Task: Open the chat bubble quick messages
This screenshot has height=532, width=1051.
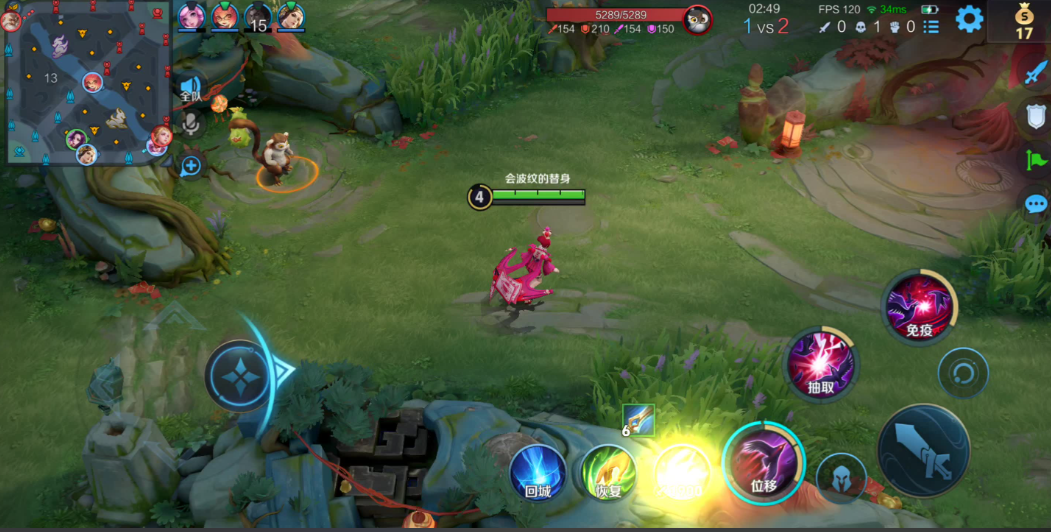Action: pos(1035,204)
